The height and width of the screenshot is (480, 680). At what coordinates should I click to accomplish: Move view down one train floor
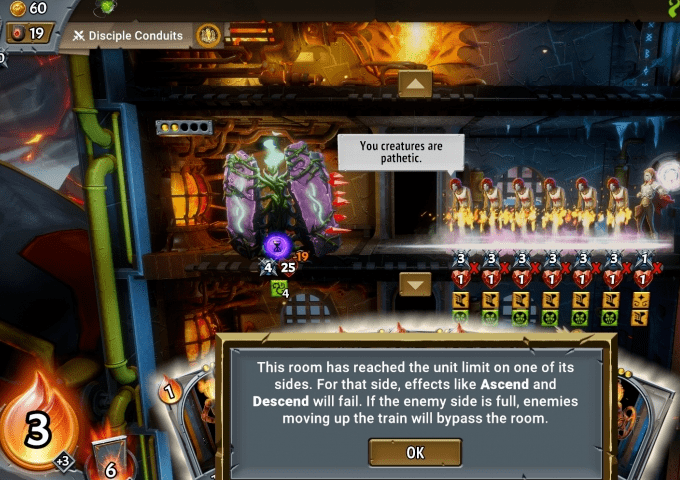click(415, 284)
